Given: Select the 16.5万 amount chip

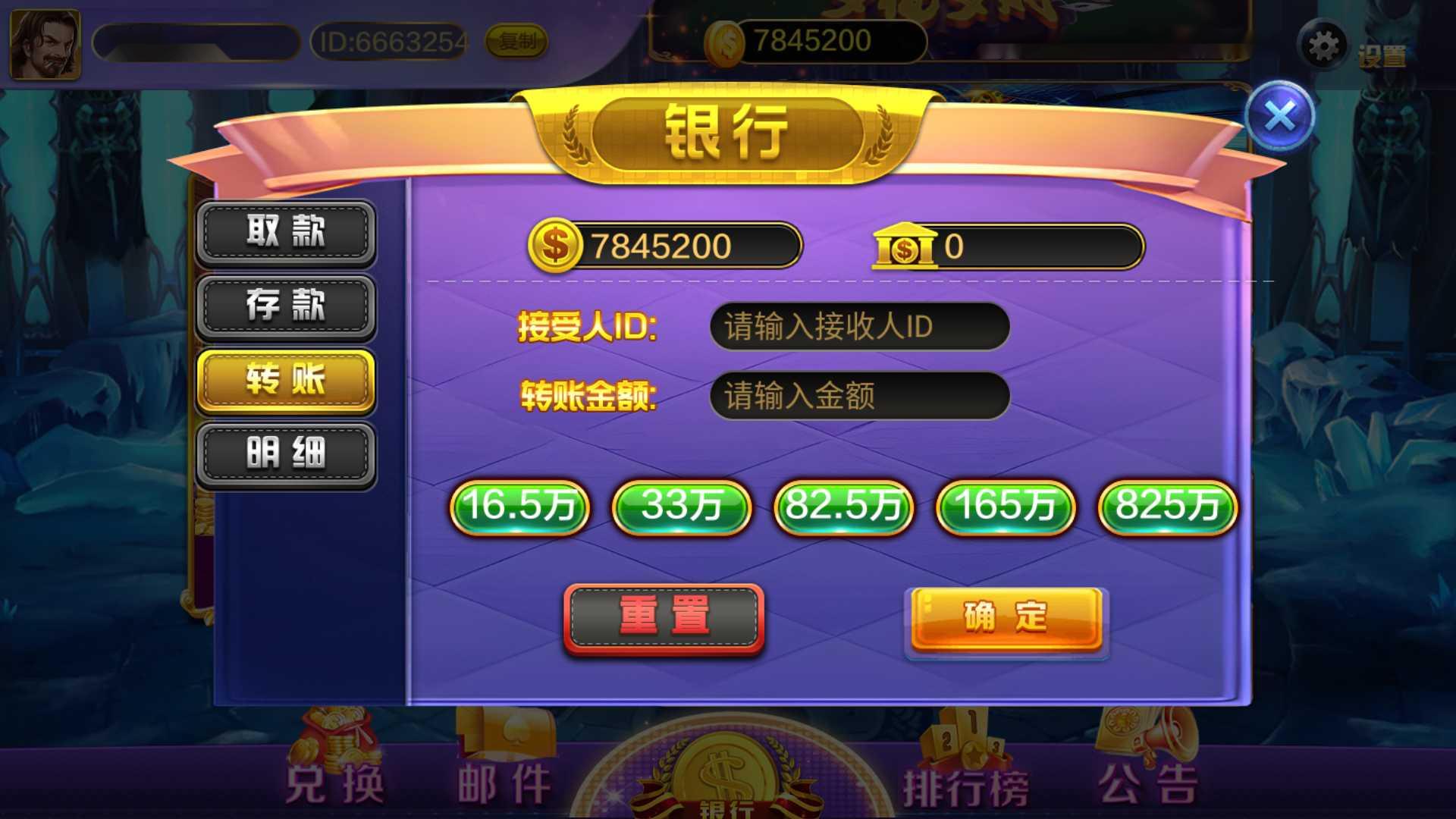Looking at the screenshot, I should [519, 508].
